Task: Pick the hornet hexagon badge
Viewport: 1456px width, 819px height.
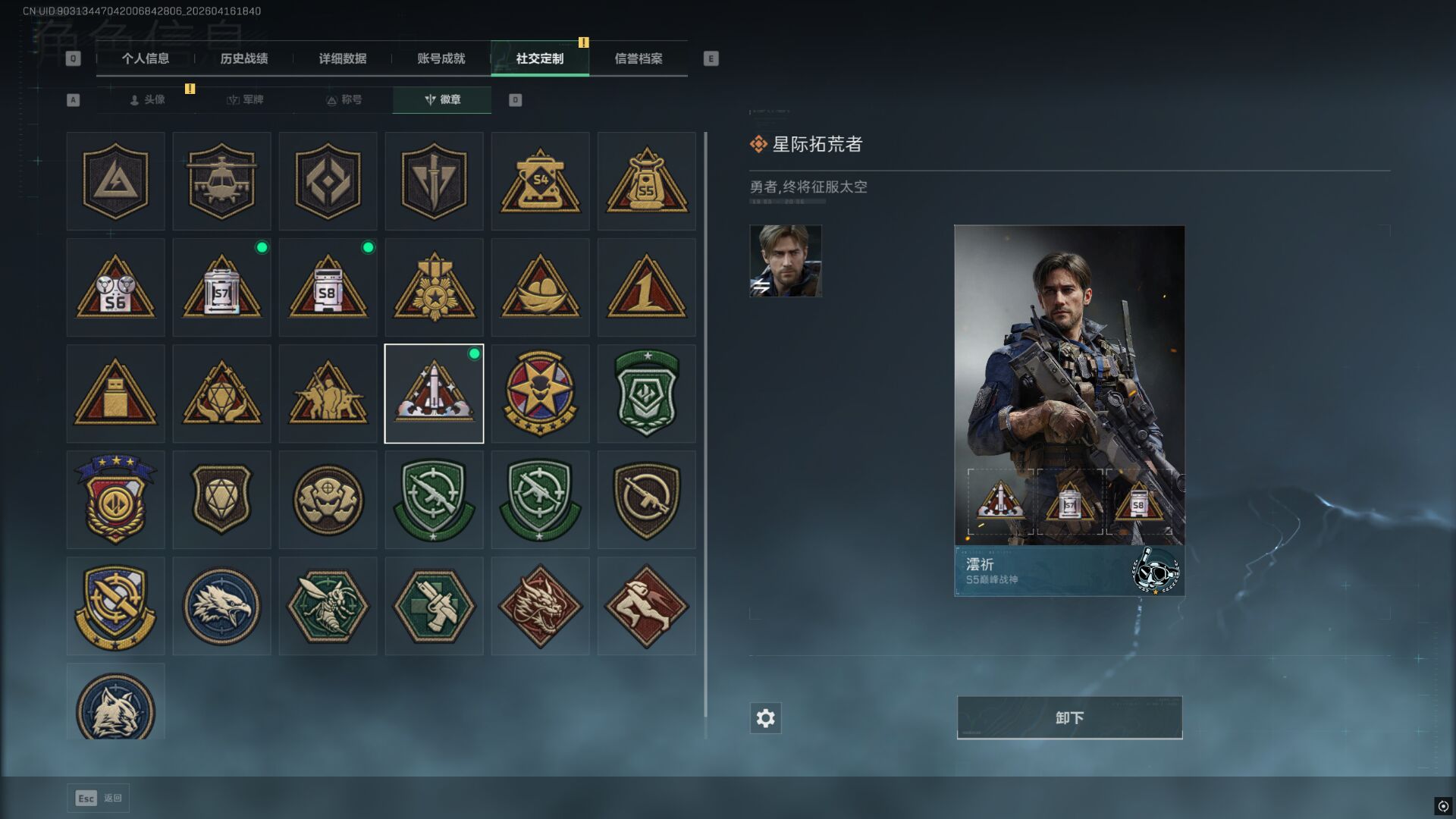Action: click(x=328, y=606)
